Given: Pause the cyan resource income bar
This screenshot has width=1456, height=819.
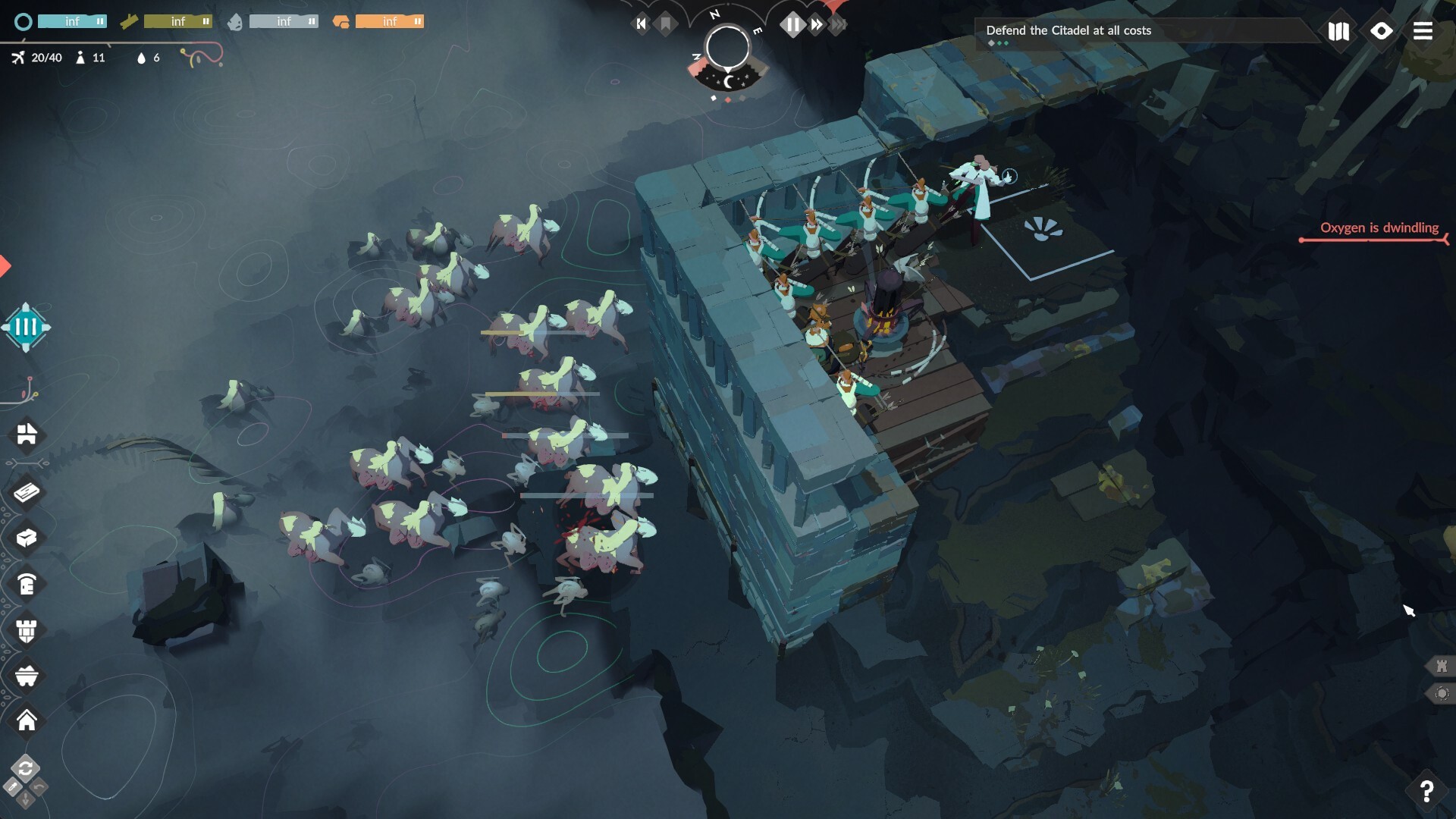Looking at the screenshot, I should 99,22.
